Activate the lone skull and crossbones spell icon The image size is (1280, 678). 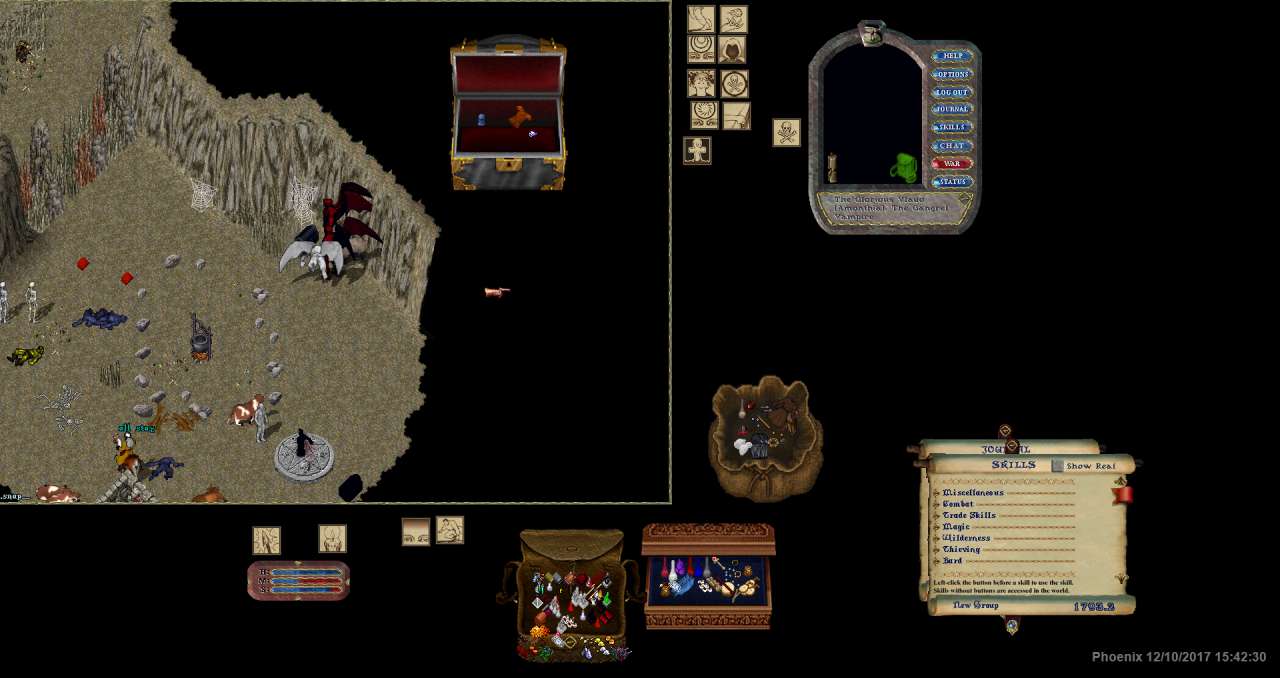[786, 132]
